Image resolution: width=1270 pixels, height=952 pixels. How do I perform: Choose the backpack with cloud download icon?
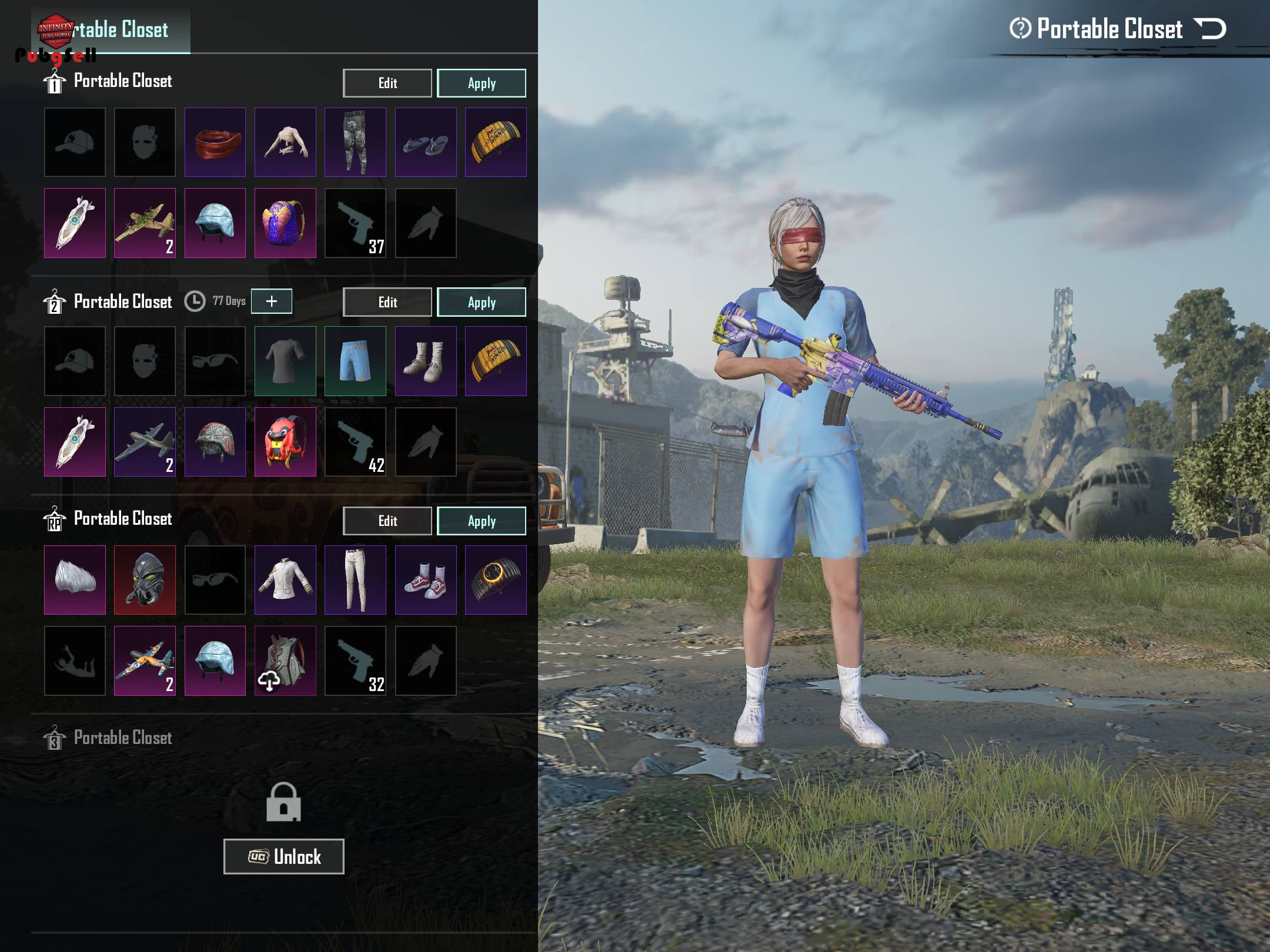(285, 661)
